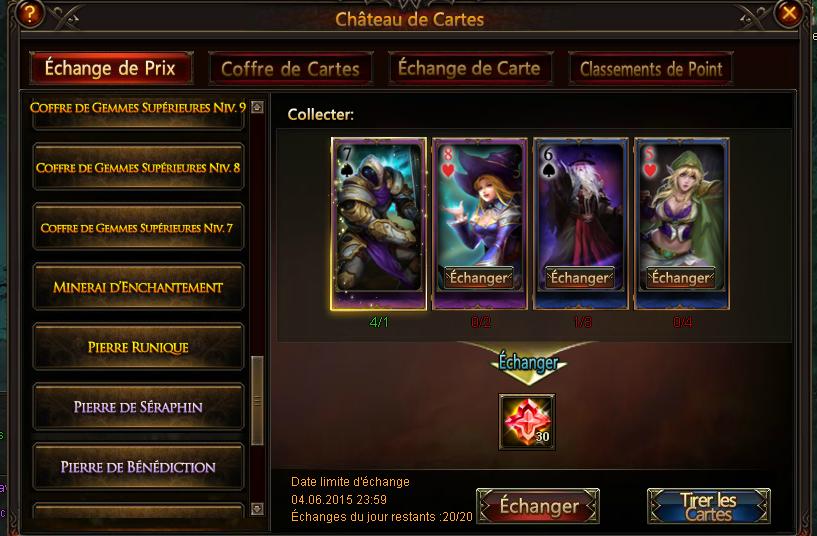Select the Minerai d'Enchantement prize
Image resolution: width=817 pixels, height=536 pixels.
point(138,288)
